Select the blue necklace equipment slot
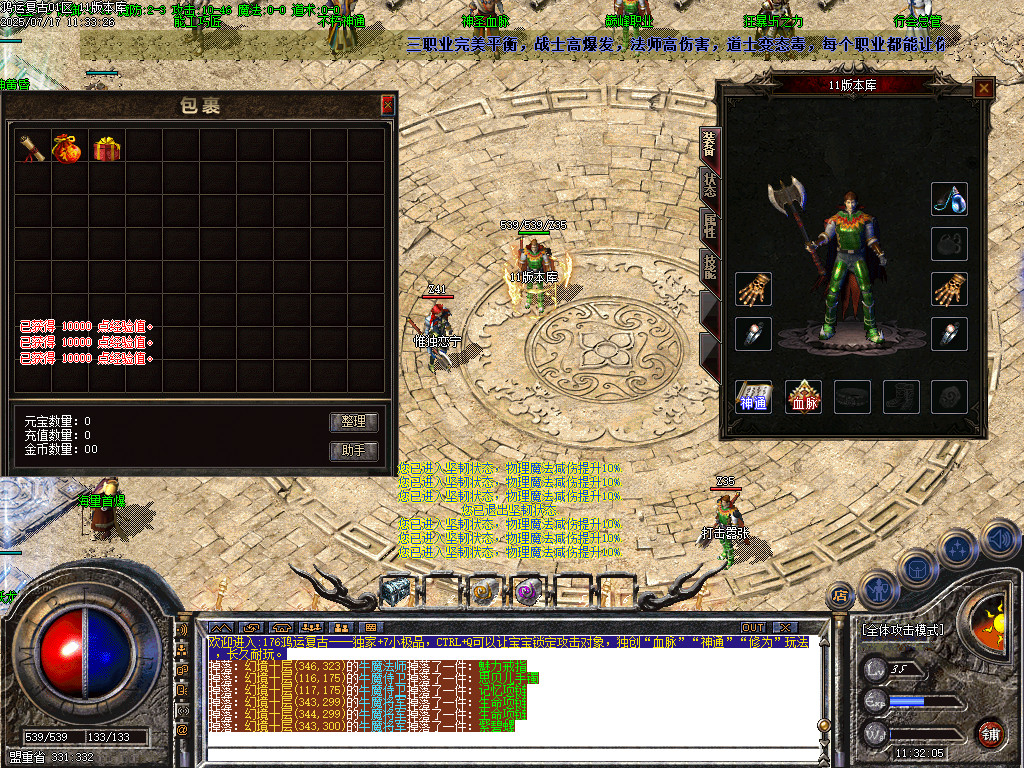1024x768 pixels. [x=949, y=199]
